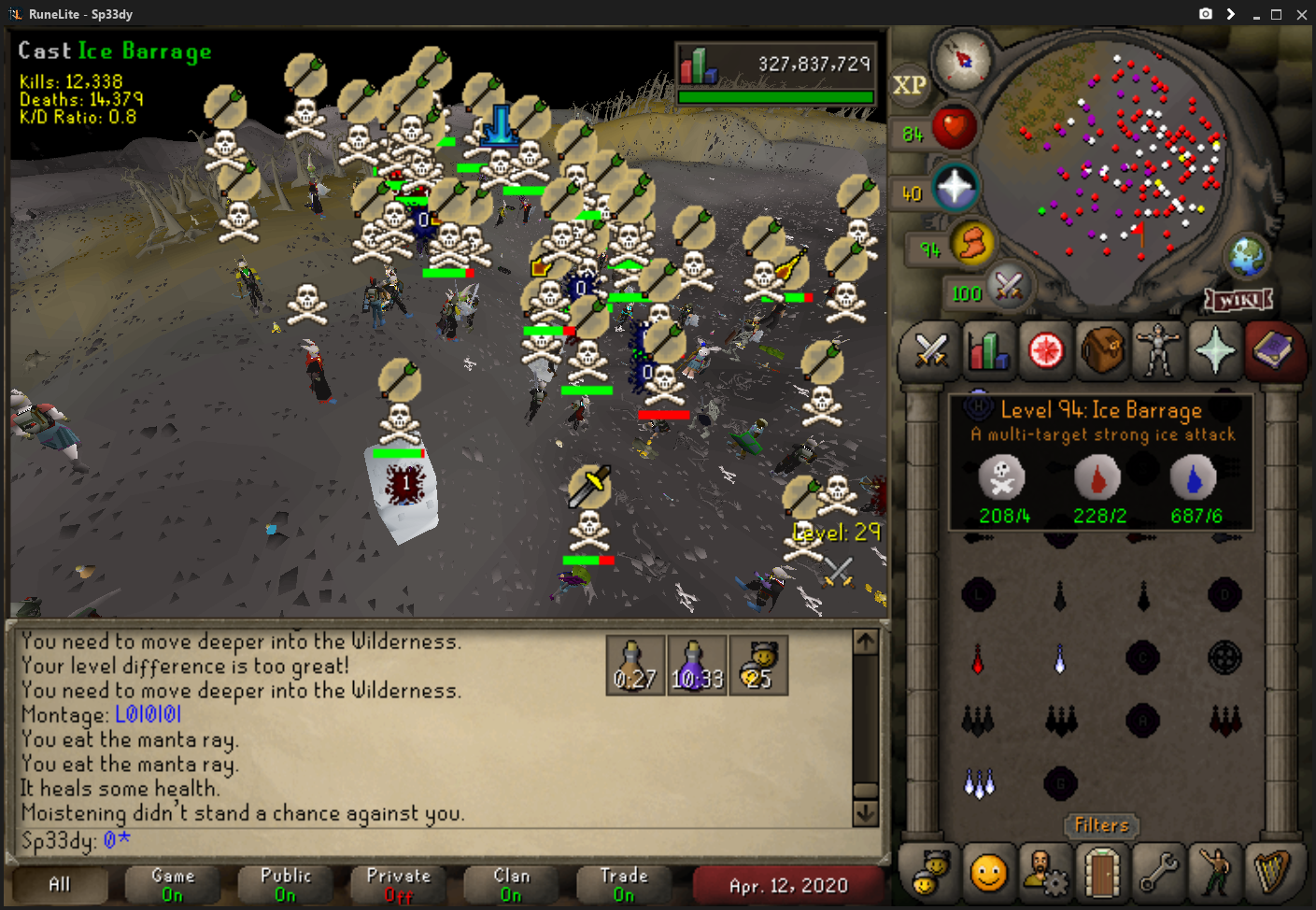Toggle run with the energy orb
The height and width of the screenshot is (910, 1316).
point(972,245)
